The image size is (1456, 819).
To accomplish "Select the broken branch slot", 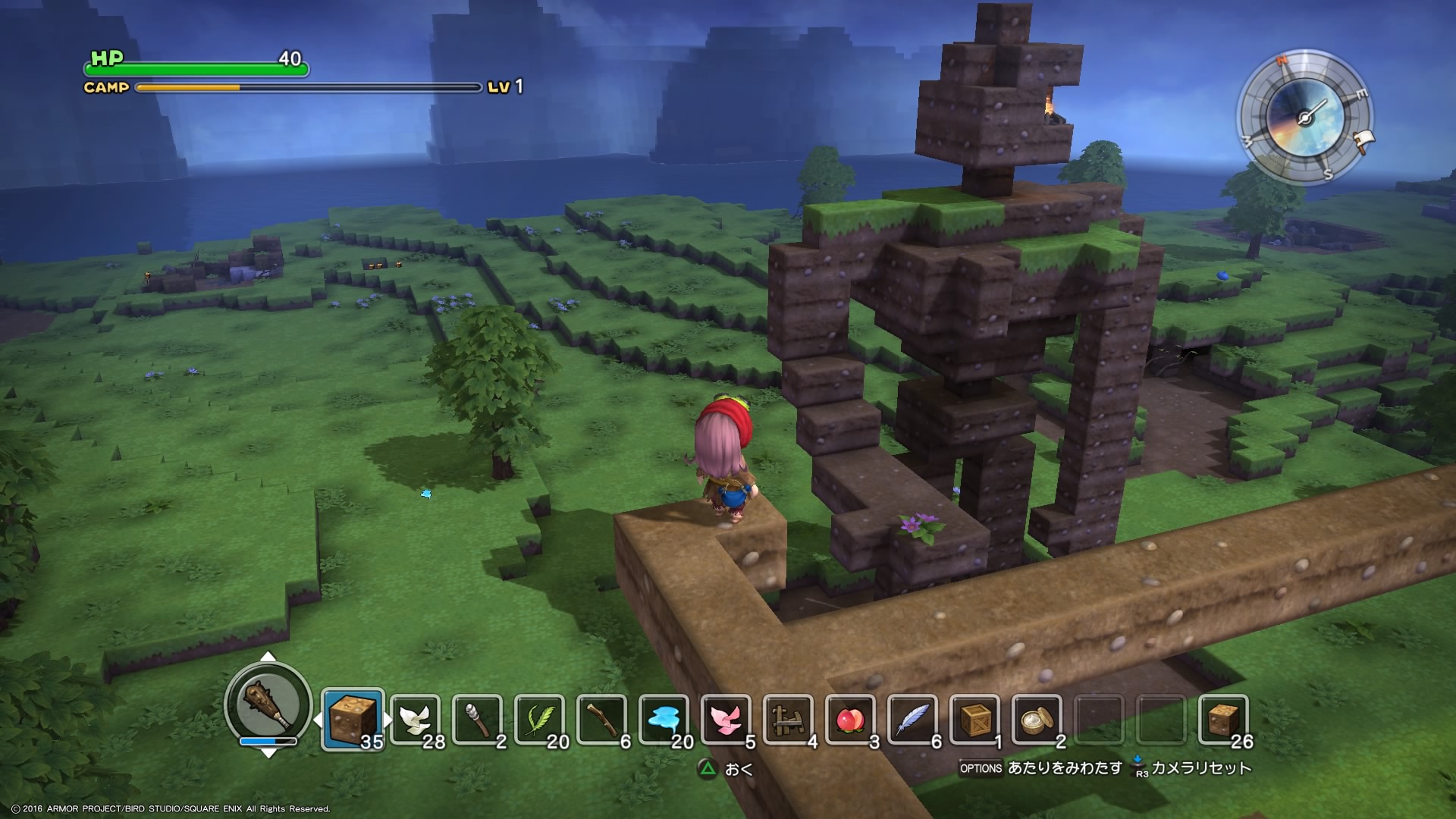I will pyautogui.click(x=601, y=719).
